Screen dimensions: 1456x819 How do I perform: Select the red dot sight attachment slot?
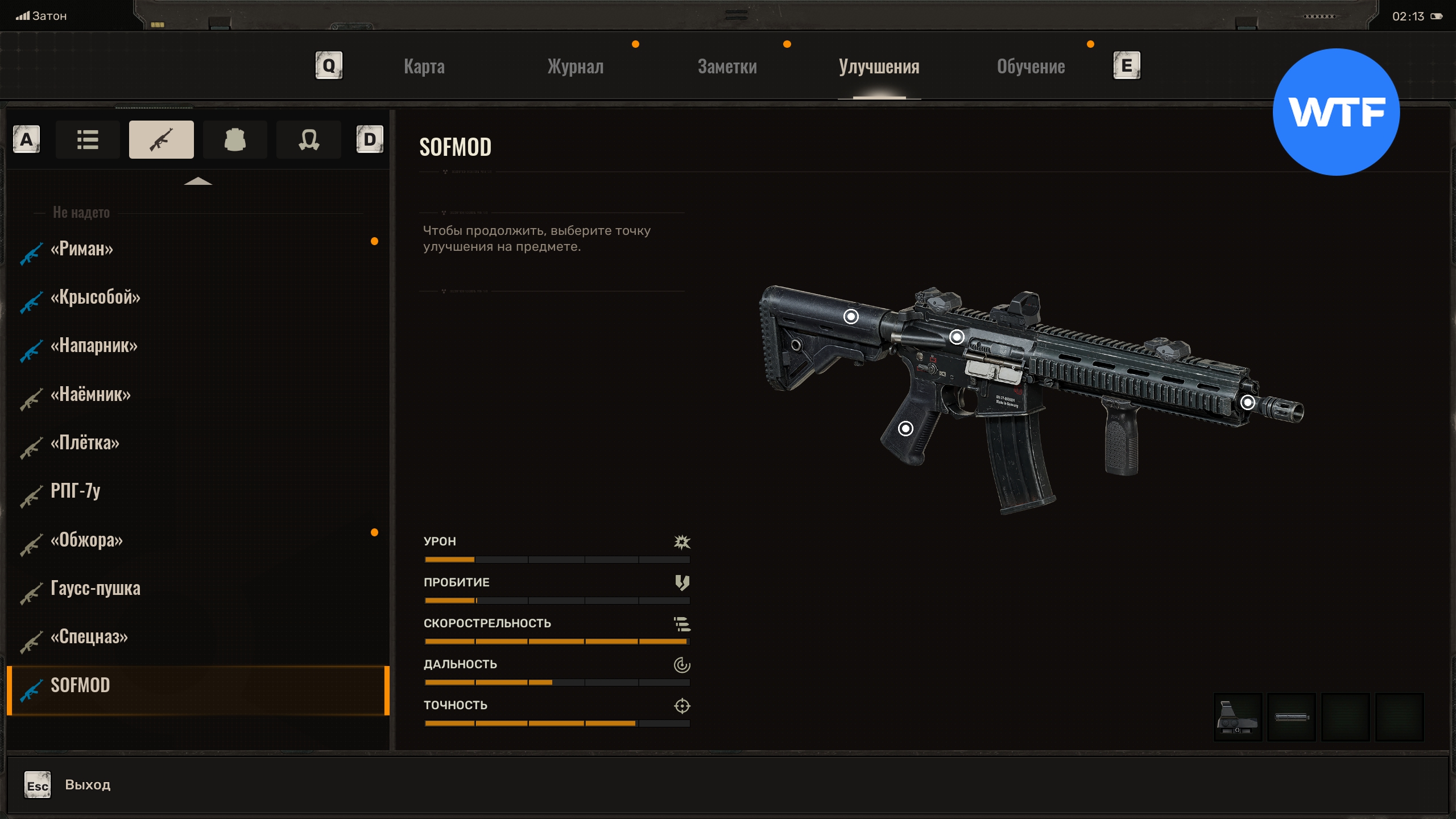(x=1238, y=717)
